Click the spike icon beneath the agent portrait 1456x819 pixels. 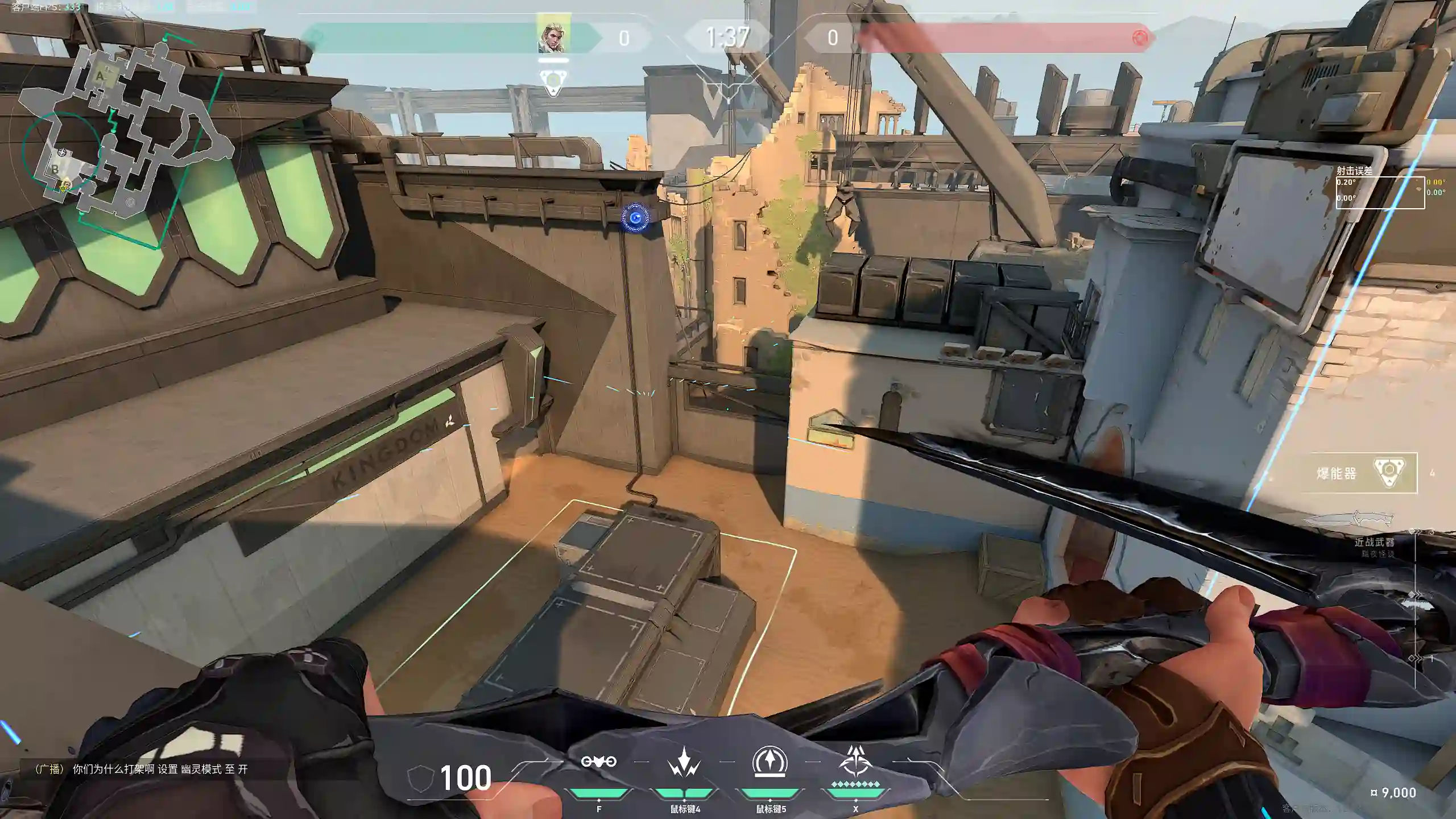553,81
